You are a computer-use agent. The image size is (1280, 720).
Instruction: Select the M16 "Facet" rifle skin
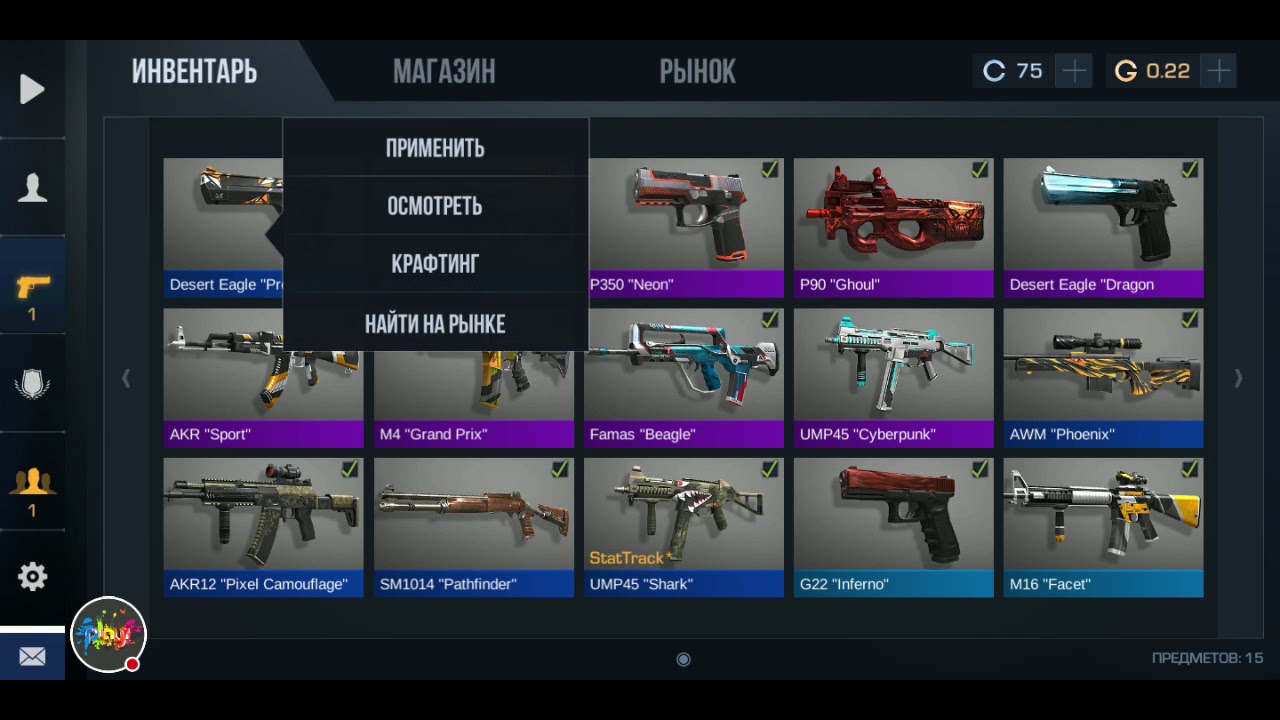pos(1103,527)
